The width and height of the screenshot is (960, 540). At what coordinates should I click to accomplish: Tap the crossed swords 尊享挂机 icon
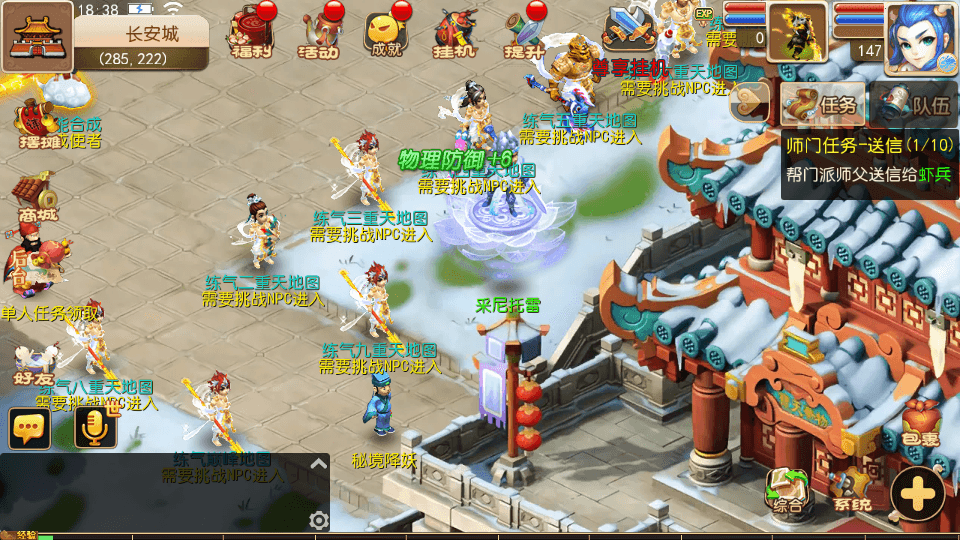[x=629, y=28]
